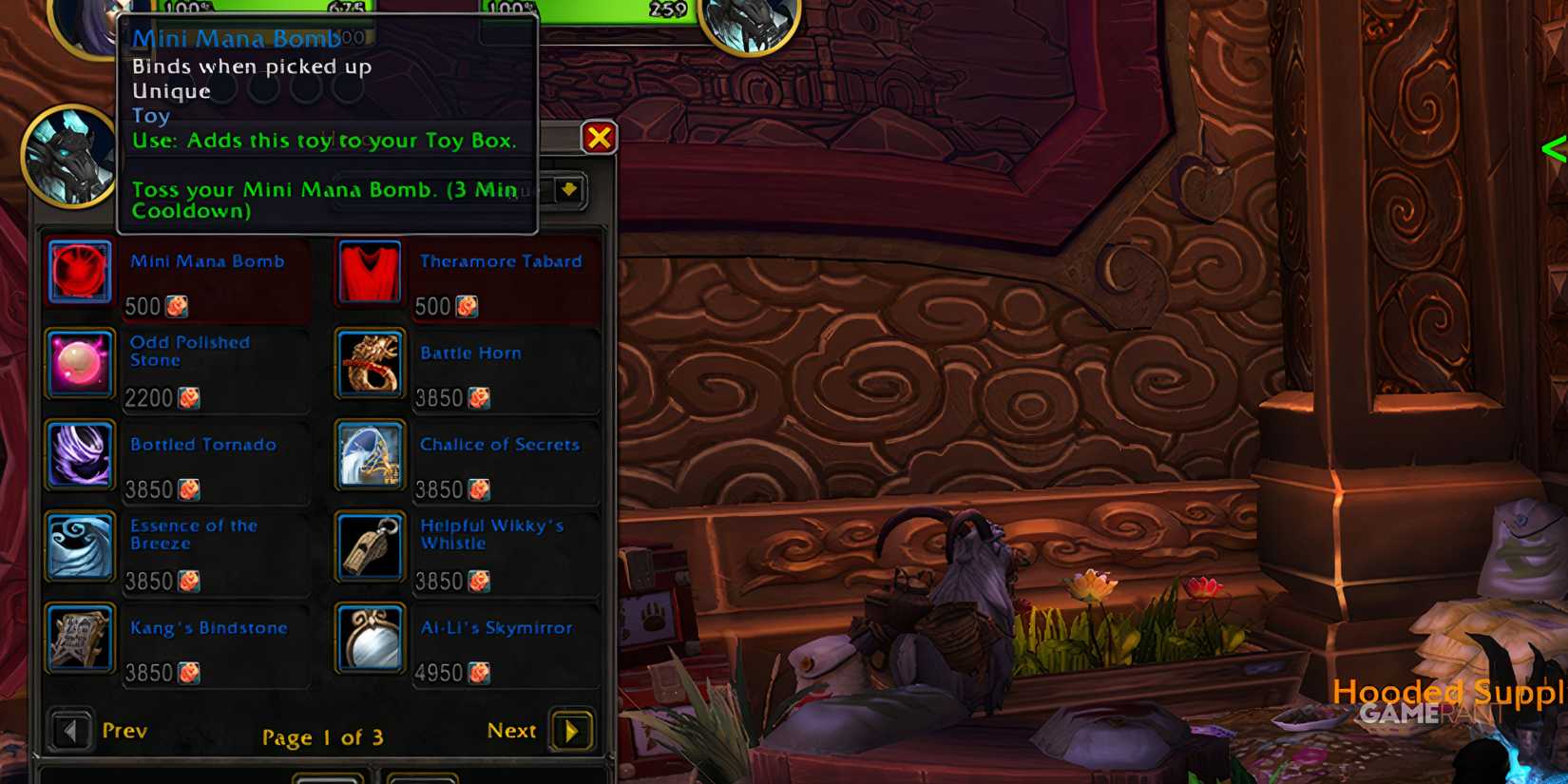Screen dimensions: 1568x784
Task: Open the vendor filter dropdown arrow
Action: click(568, 190)
